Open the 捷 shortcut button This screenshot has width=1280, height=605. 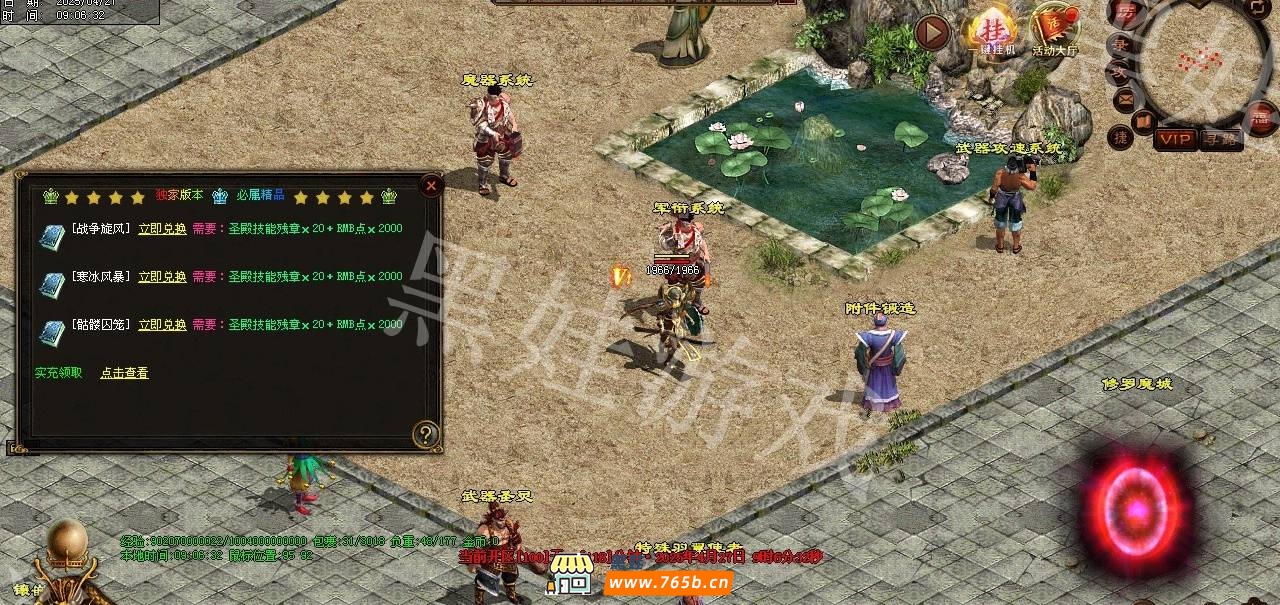1120,136
